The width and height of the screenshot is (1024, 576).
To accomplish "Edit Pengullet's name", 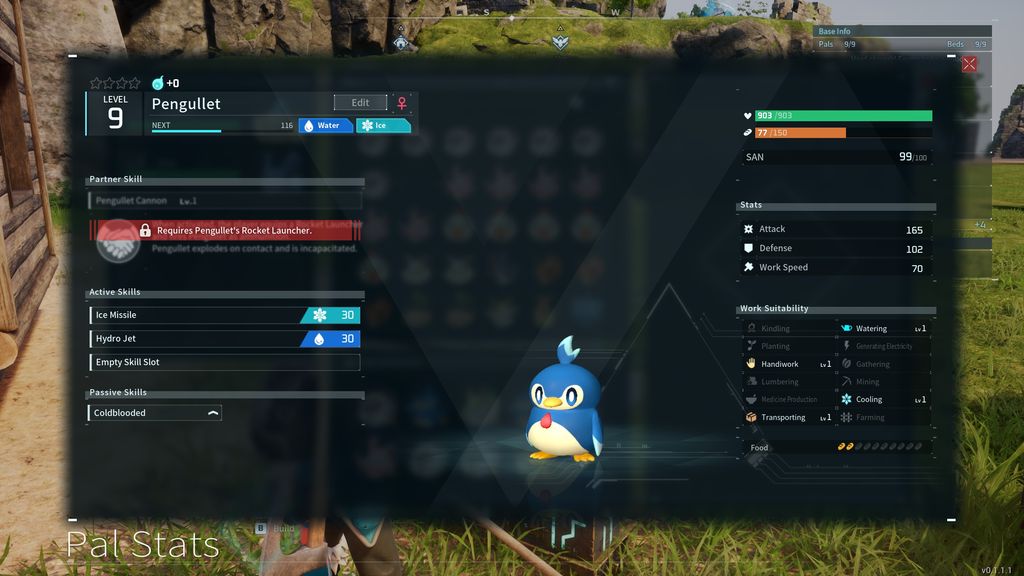I will coord(360,103).
